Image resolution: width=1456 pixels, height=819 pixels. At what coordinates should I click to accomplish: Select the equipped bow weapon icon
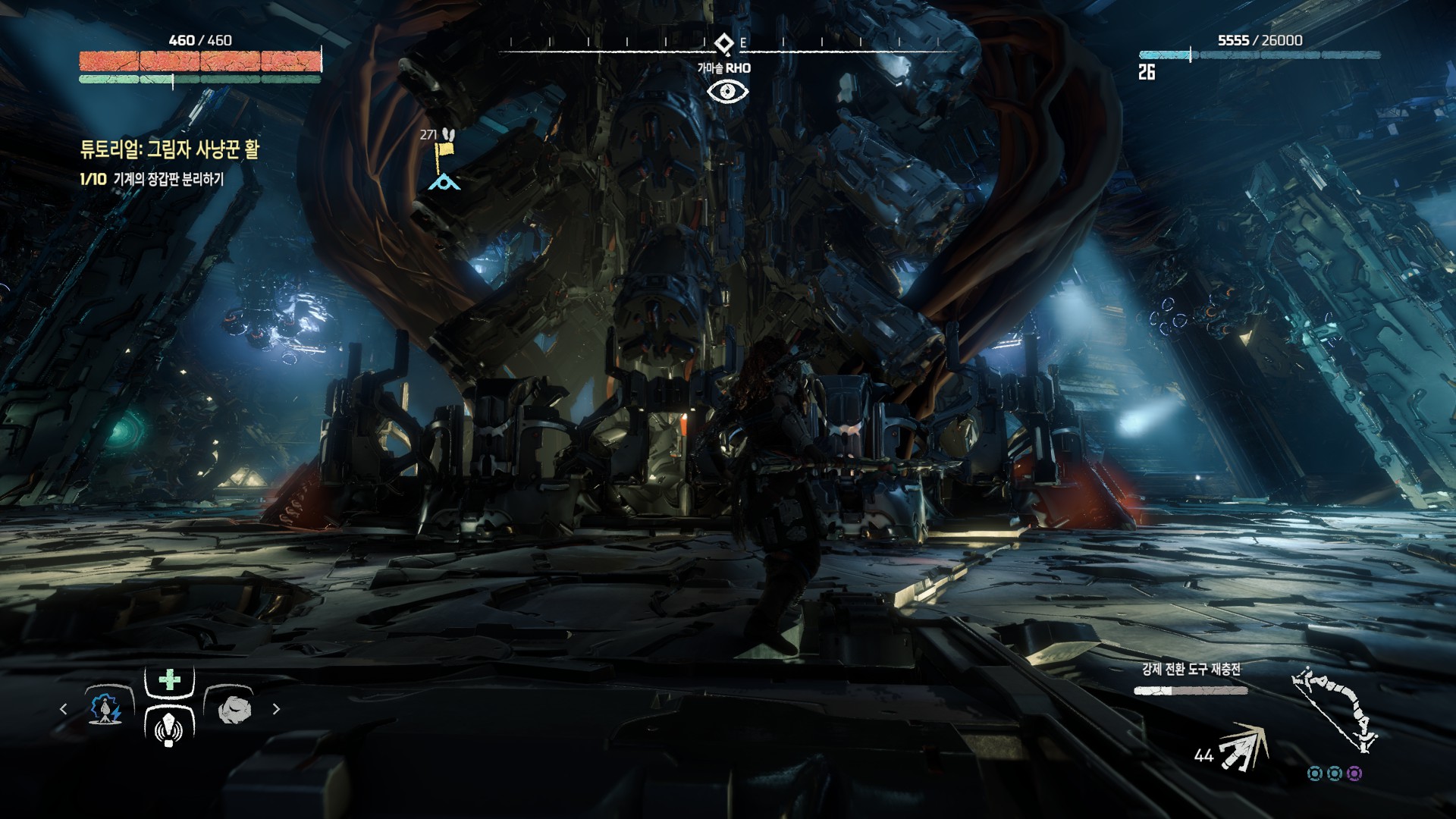[1335, 710]
